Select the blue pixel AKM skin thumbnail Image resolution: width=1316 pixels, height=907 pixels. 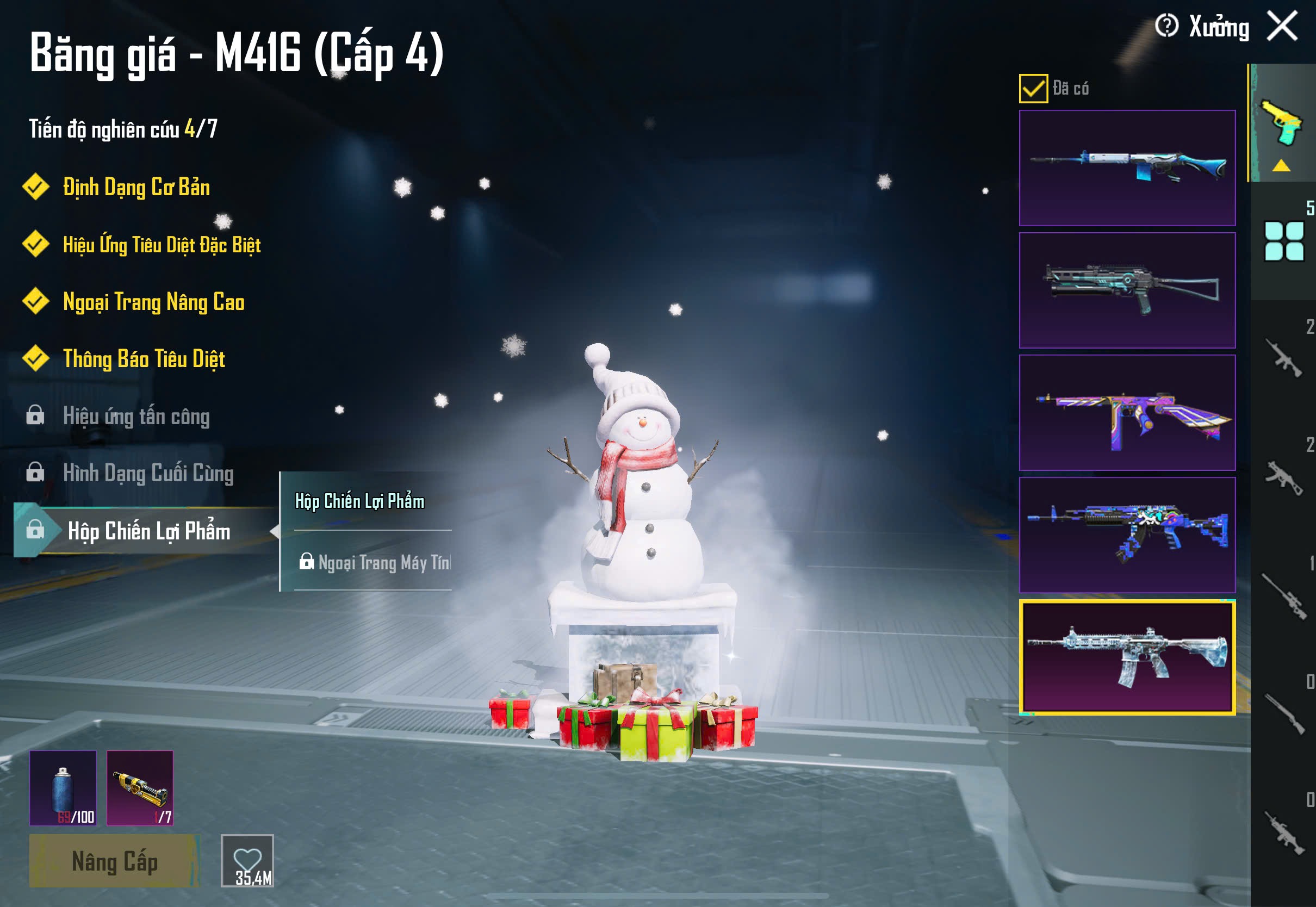tap(1127, 535)
